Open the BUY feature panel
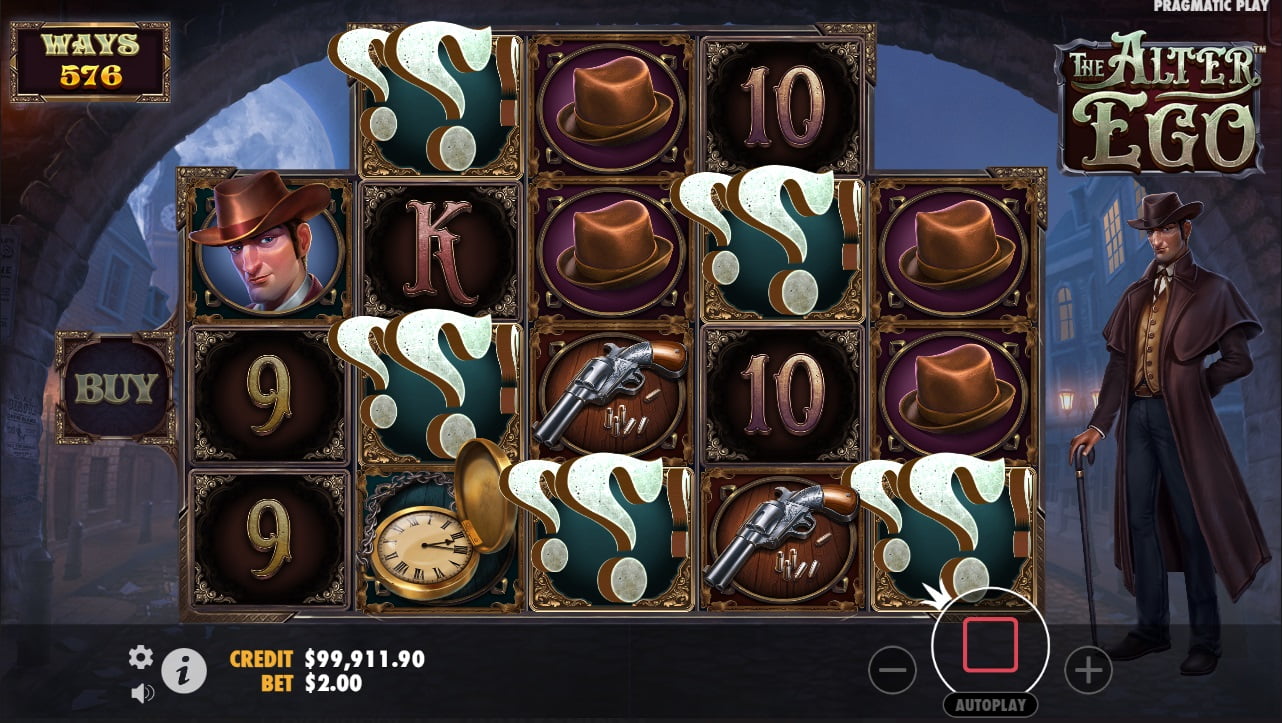The image size is (1282, 723). (116, 388)
